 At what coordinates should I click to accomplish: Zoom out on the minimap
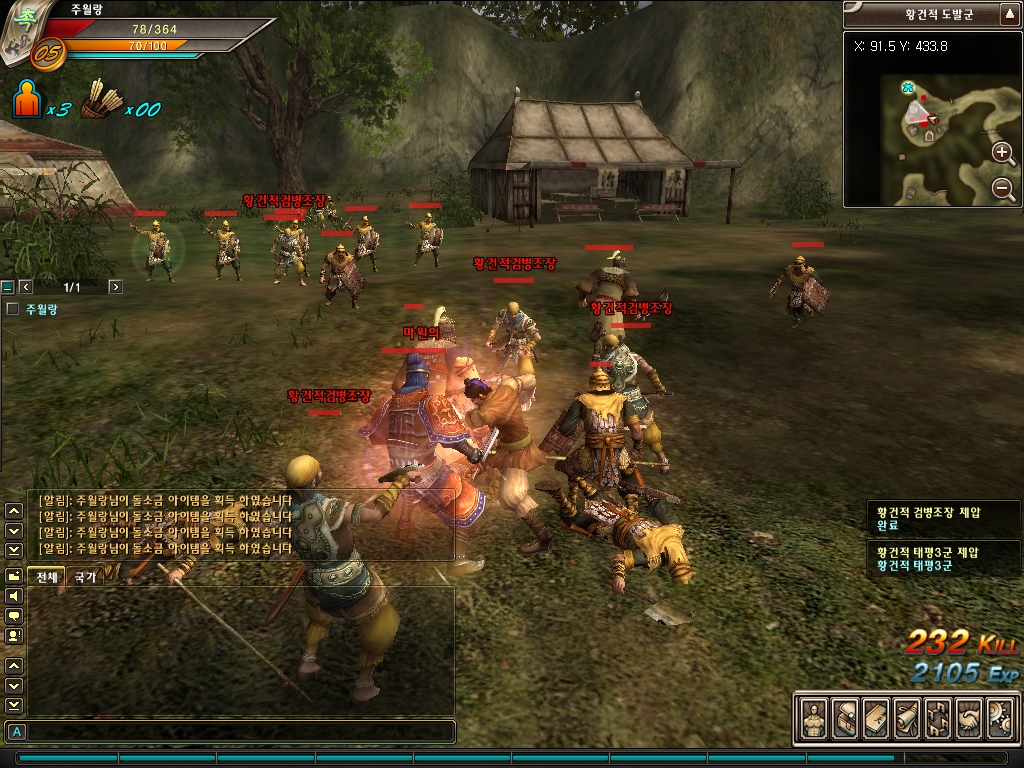pyautogui.click(x=1003, y=188)
